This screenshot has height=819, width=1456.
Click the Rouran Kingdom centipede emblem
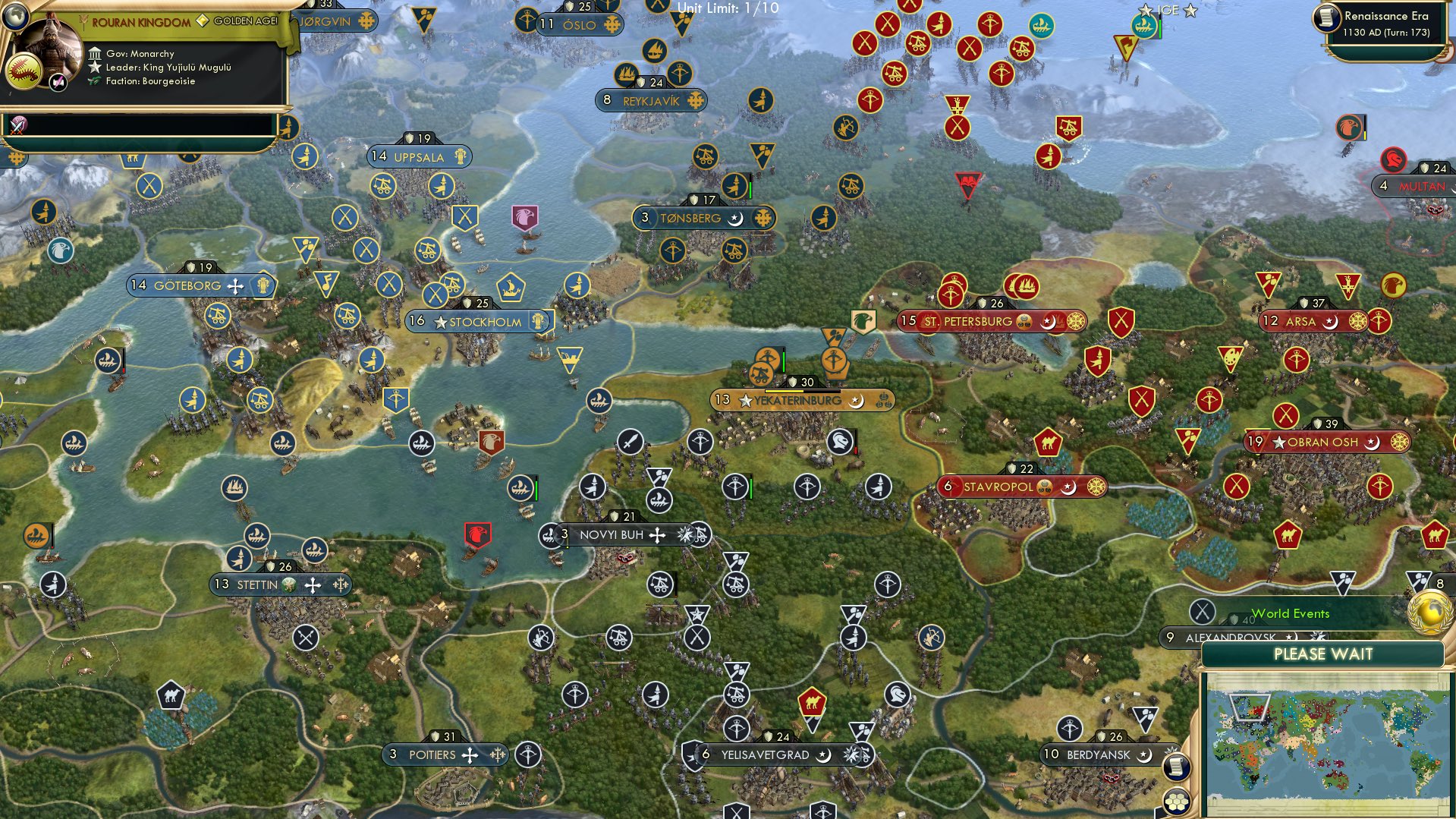(25, 73)
